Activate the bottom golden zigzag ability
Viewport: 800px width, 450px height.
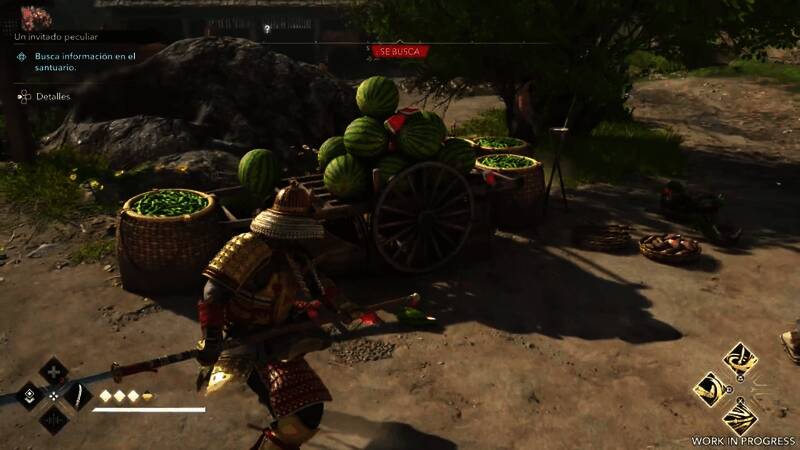coord(740,416)
